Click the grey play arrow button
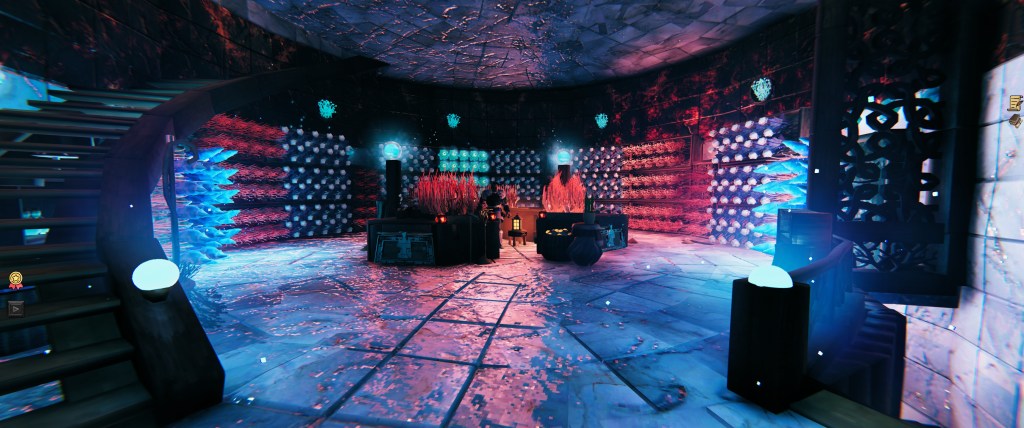This screenshot has height=428, width=1024. click(16, 309)
